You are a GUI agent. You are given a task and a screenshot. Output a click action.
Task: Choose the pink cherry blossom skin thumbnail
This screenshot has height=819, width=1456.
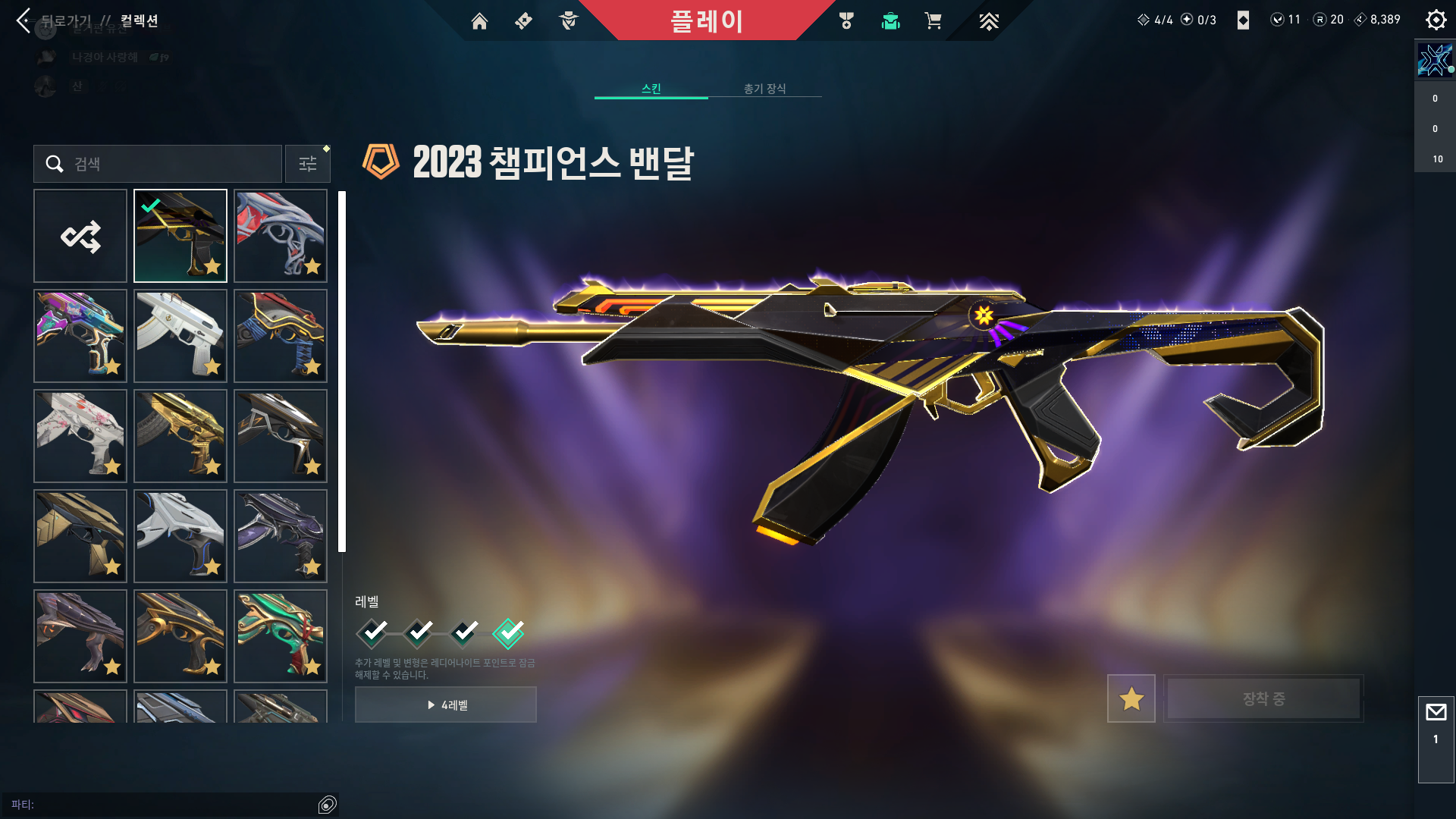coord(80,436)
